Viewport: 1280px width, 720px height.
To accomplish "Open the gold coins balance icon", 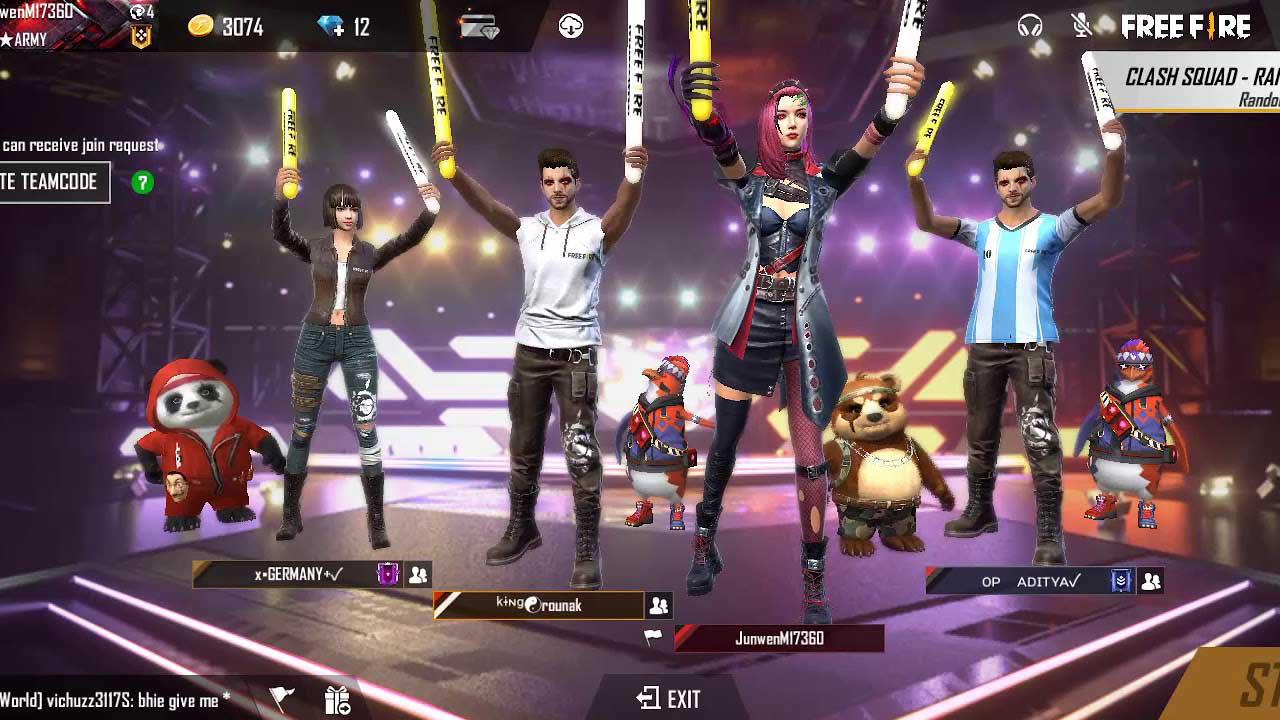I will click(x=199, y=27).
